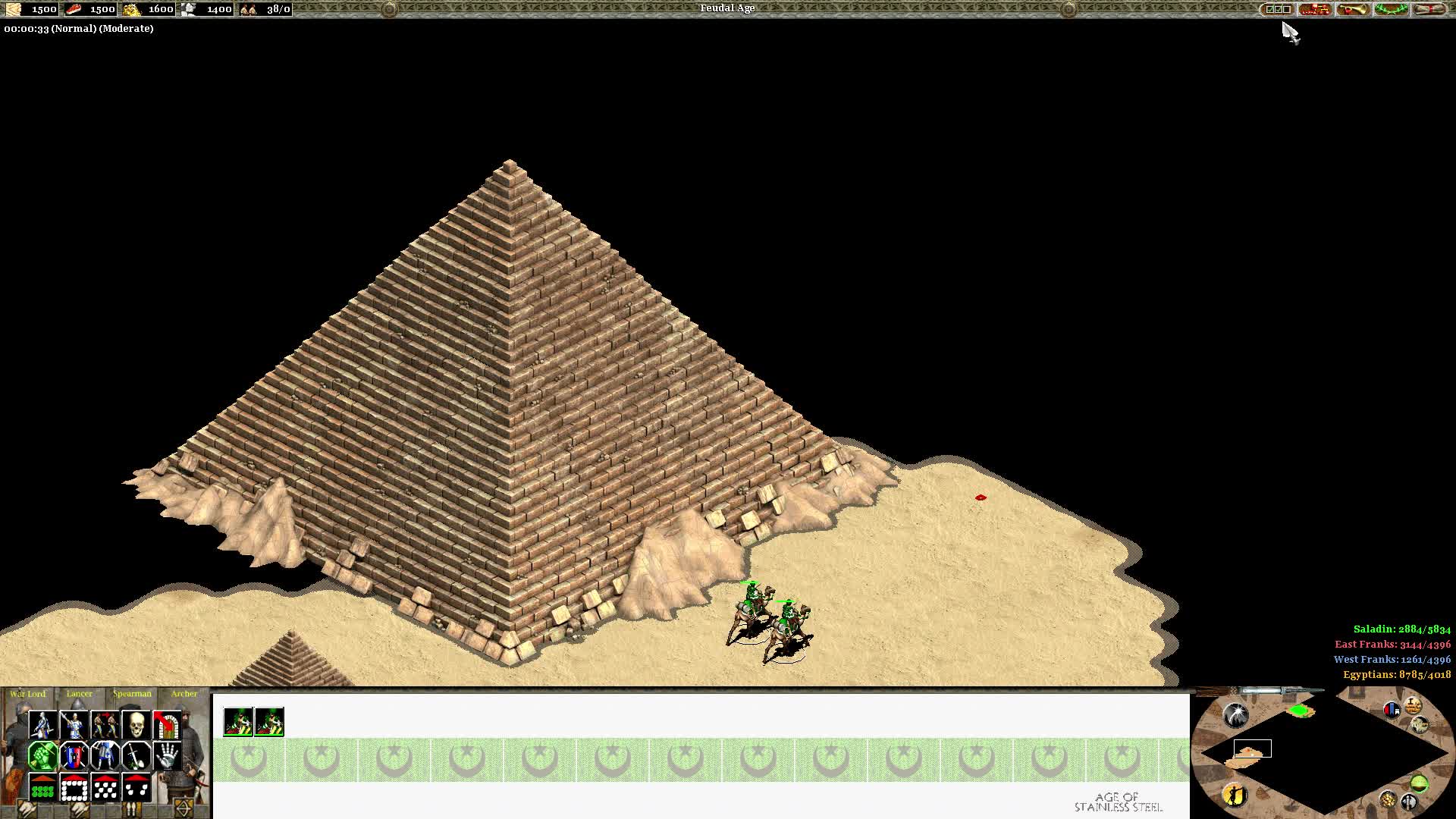The image size is (1456, 819).
Task: Toggle Defensive stance shield icon
Action: [74, 756]
